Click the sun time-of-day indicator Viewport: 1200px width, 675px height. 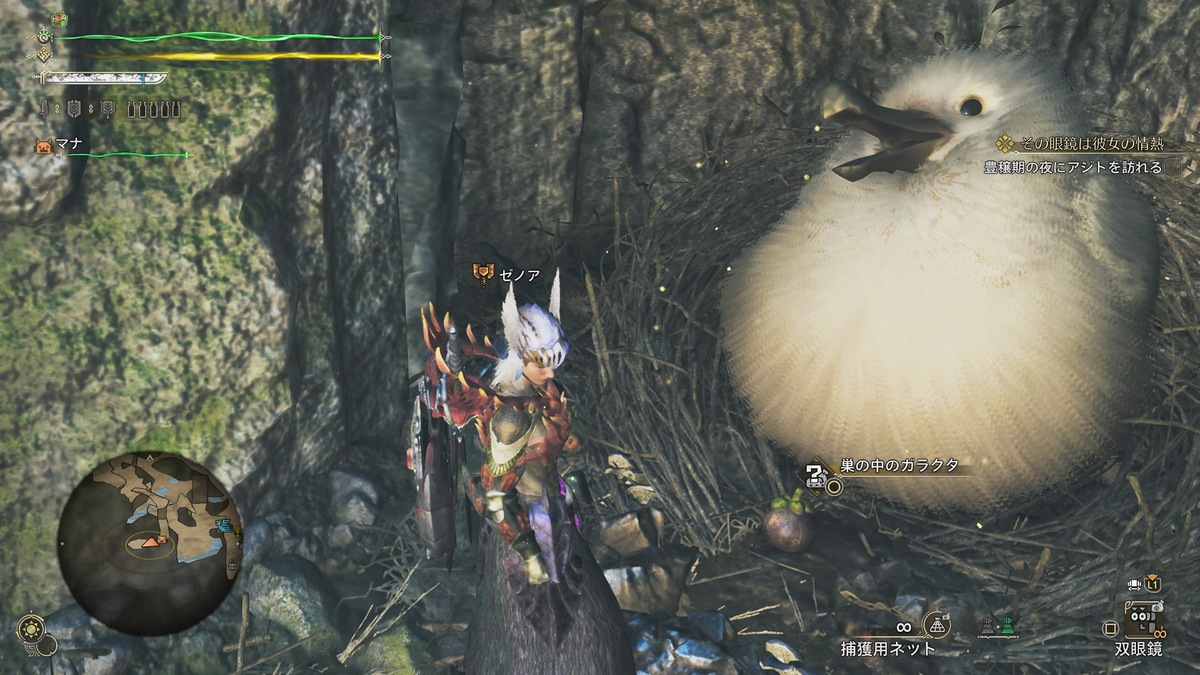[x=30, y=631]
